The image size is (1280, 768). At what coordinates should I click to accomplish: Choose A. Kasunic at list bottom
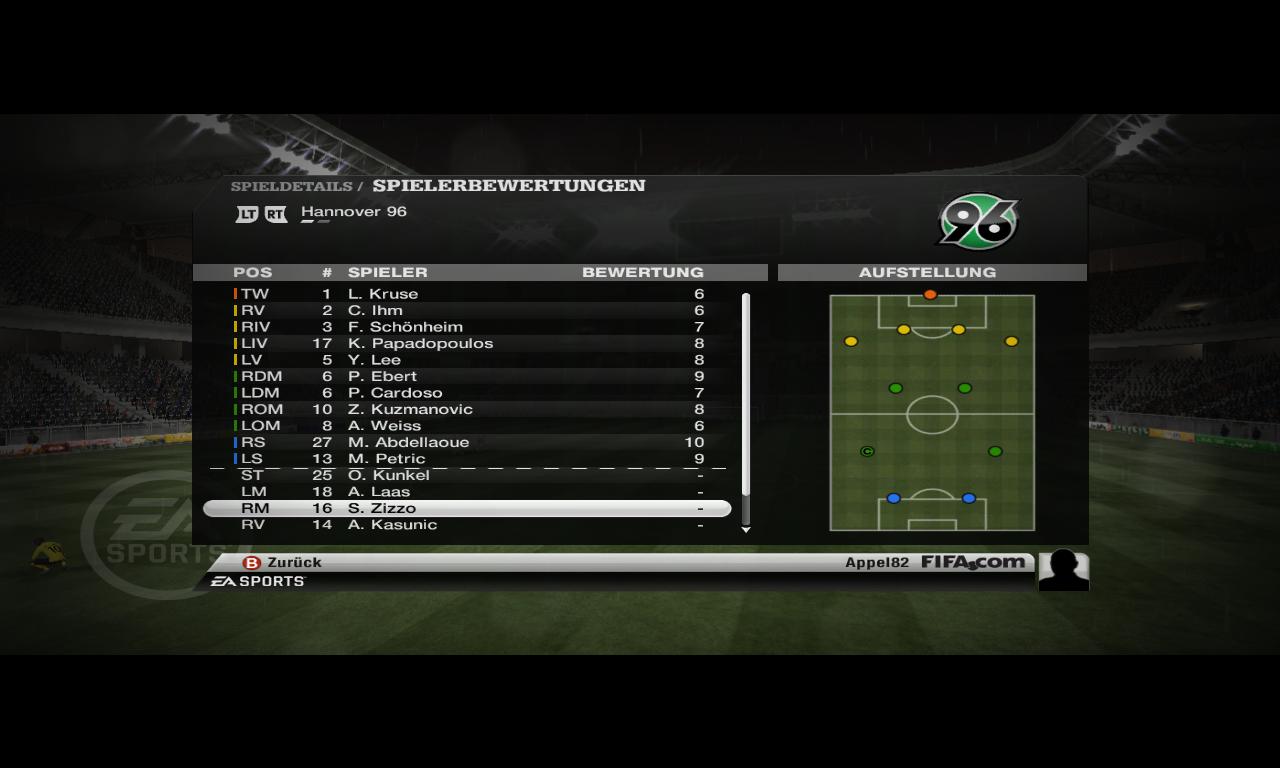[x=392, y=525]
